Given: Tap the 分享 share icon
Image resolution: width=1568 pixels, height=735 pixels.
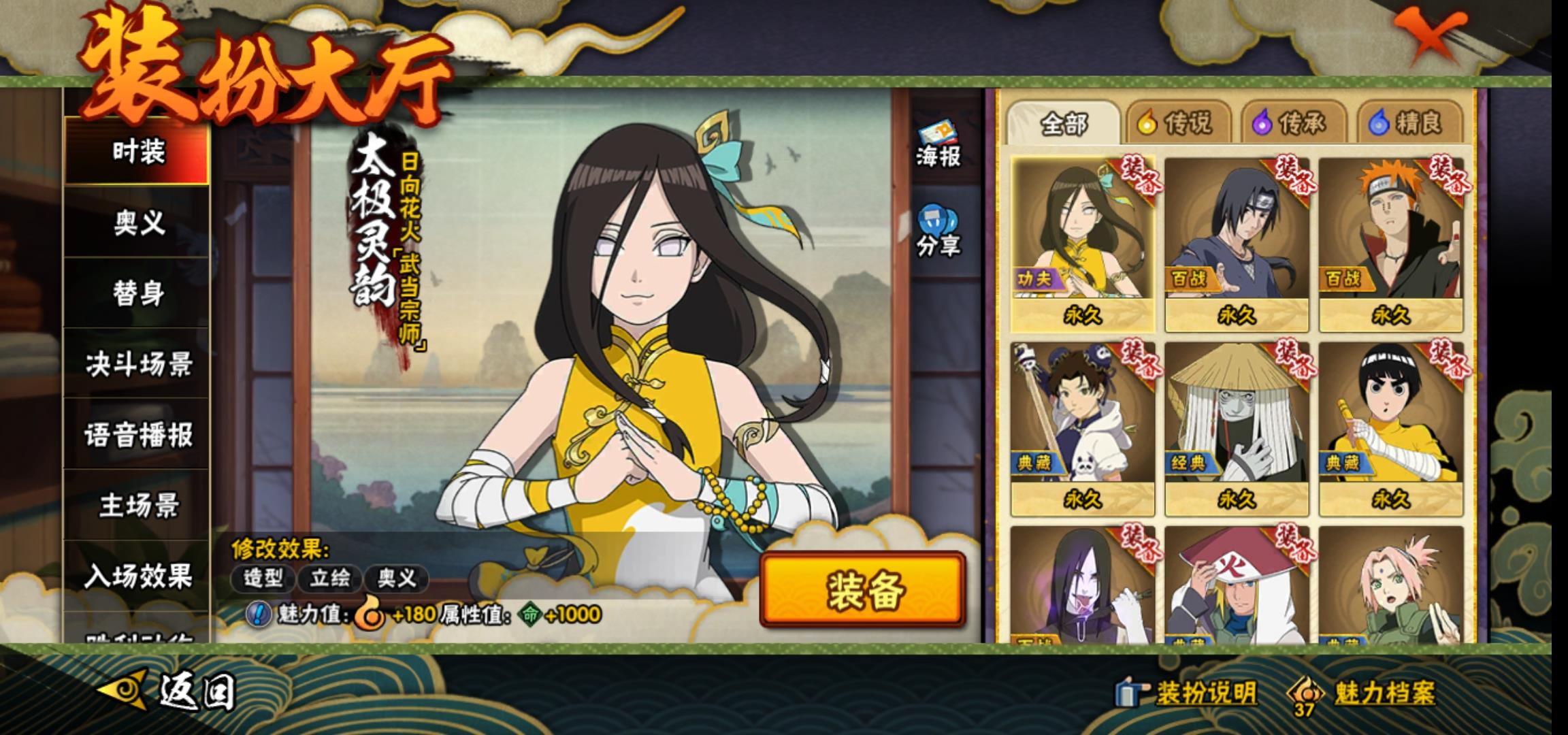Looking at the screenshot, I should click(938, 232).
